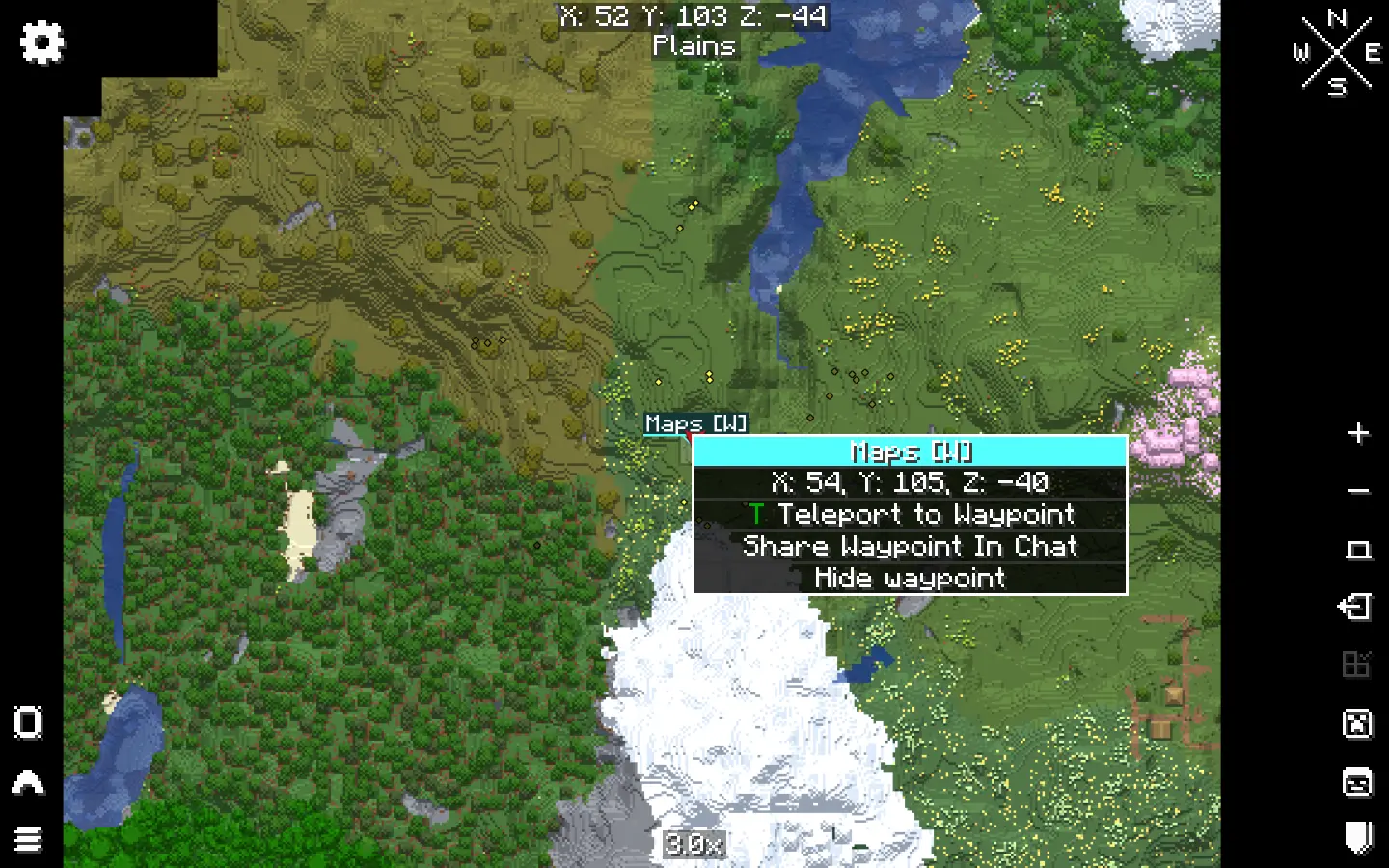
Task: Open the dimension switcher grid icon
Action: [x=1357, y=665]
